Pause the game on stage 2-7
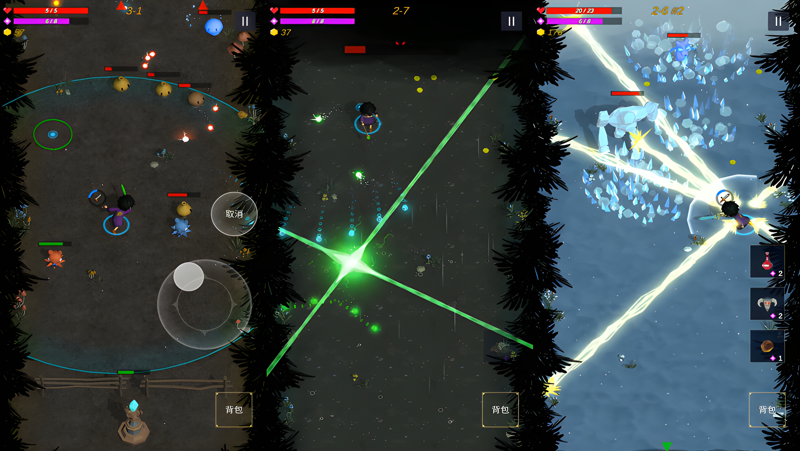Viewport: 800px width, 451px height. [511, 21]
